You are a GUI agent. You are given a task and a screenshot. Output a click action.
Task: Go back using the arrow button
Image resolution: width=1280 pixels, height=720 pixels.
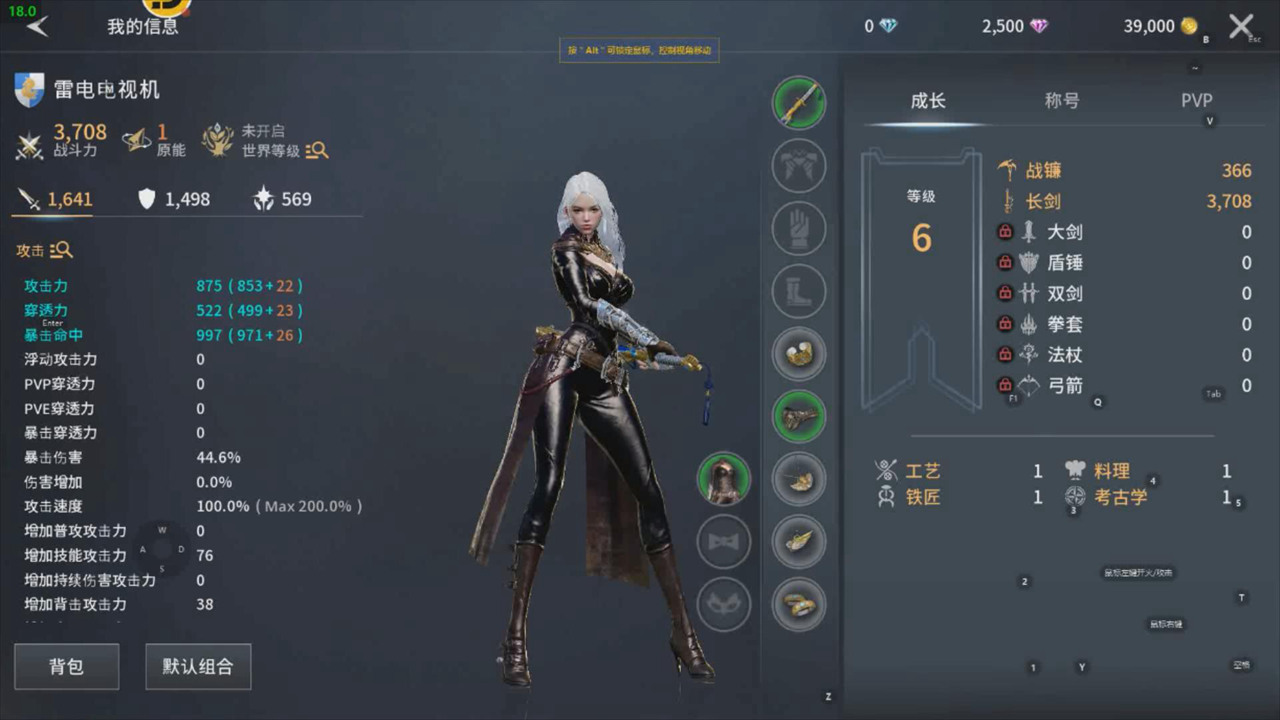point(38,26)
